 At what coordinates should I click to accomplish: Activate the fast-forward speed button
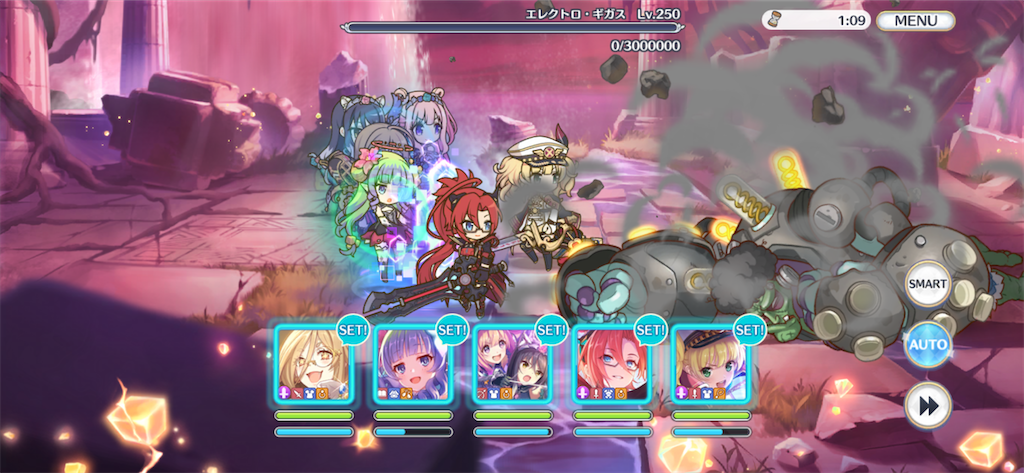tap(927, 407)
